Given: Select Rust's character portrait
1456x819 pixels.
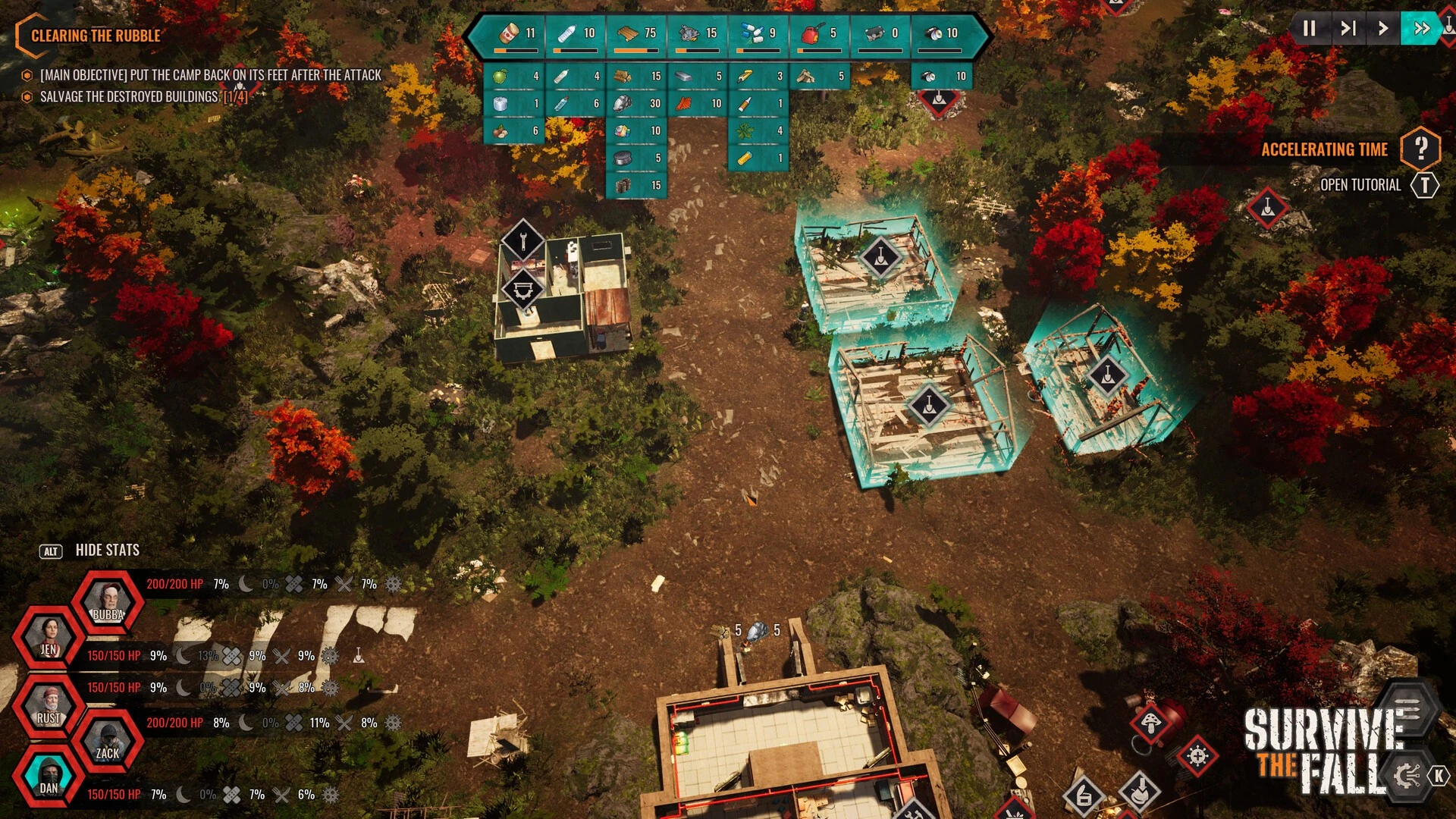Looking at the screenshot, I should 49,705.
